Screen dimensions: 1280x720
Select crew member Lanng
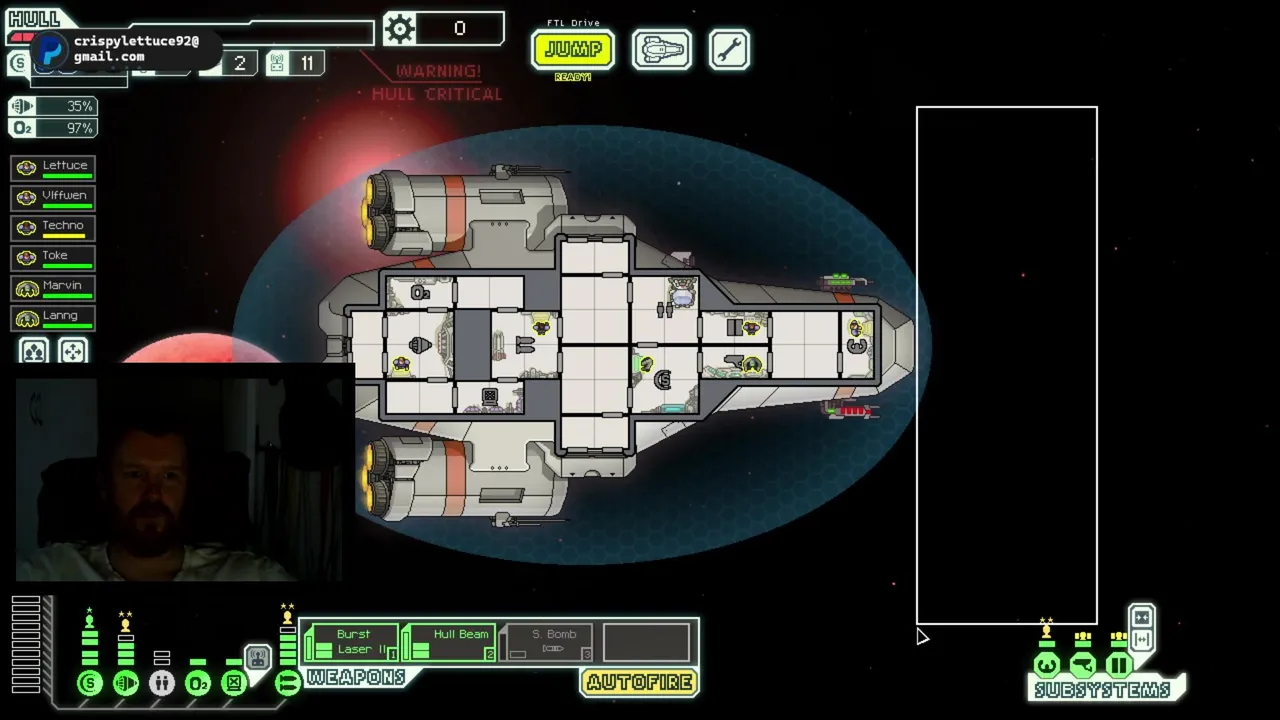54,318
